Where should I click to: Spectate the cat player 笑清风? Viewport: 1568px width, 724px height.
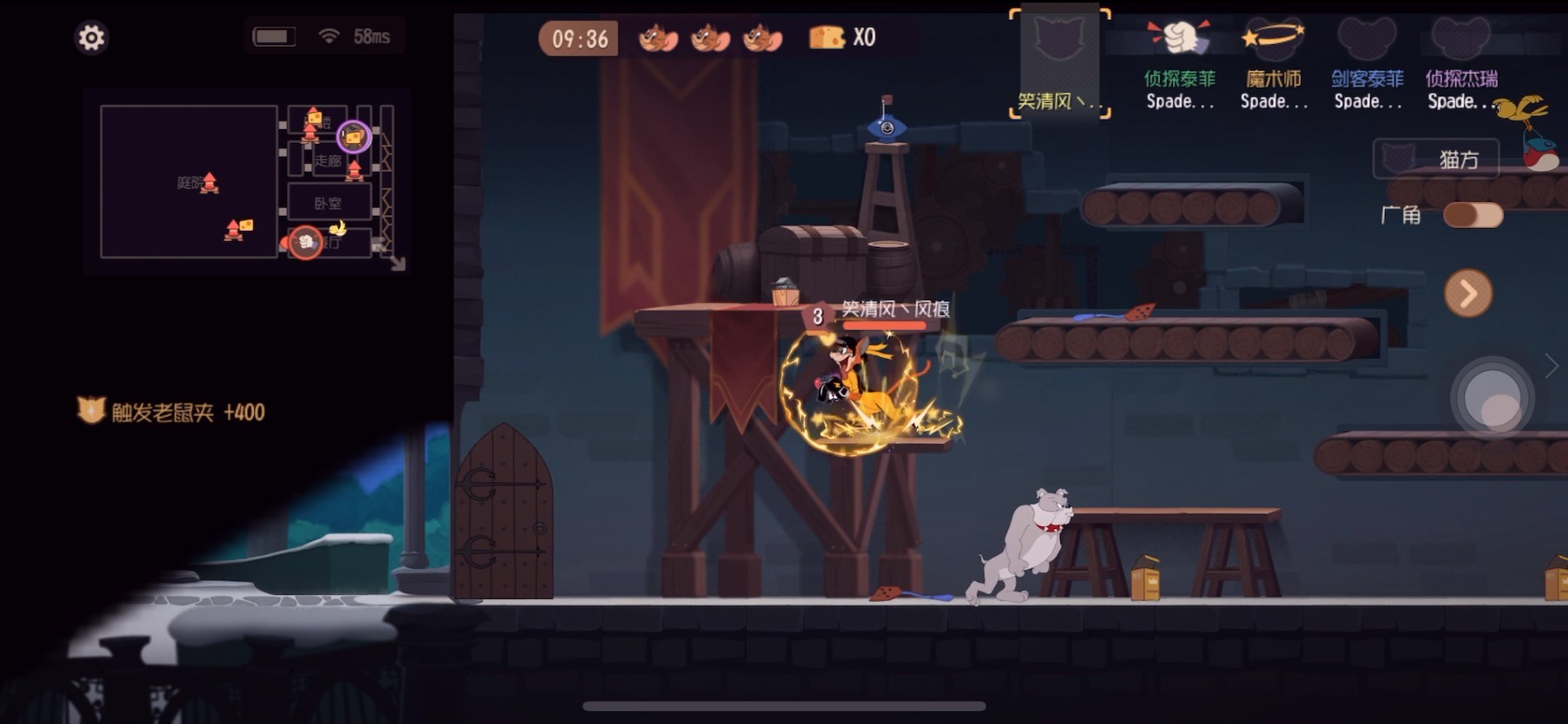click(x=1059, y=62)
